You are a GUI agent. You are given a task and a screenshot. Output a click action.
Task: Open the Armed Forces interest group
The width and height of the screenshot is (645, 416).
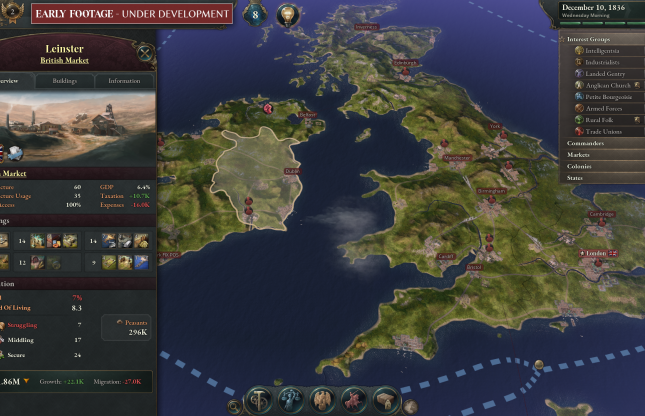click(x=602, y=109)
